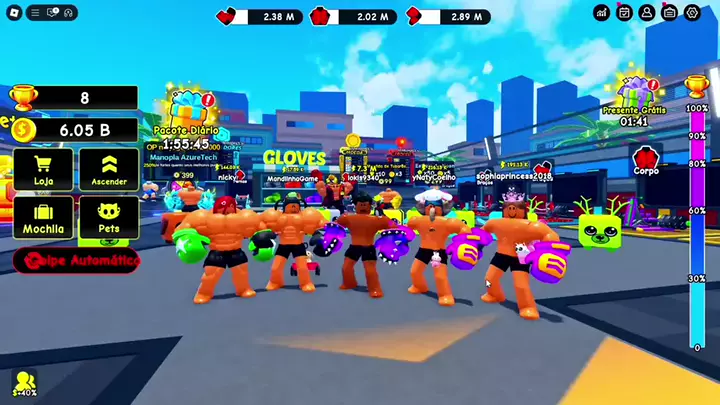Open the calendar daily tasks icon
The image size is (720, 405).
pos(625,12)
